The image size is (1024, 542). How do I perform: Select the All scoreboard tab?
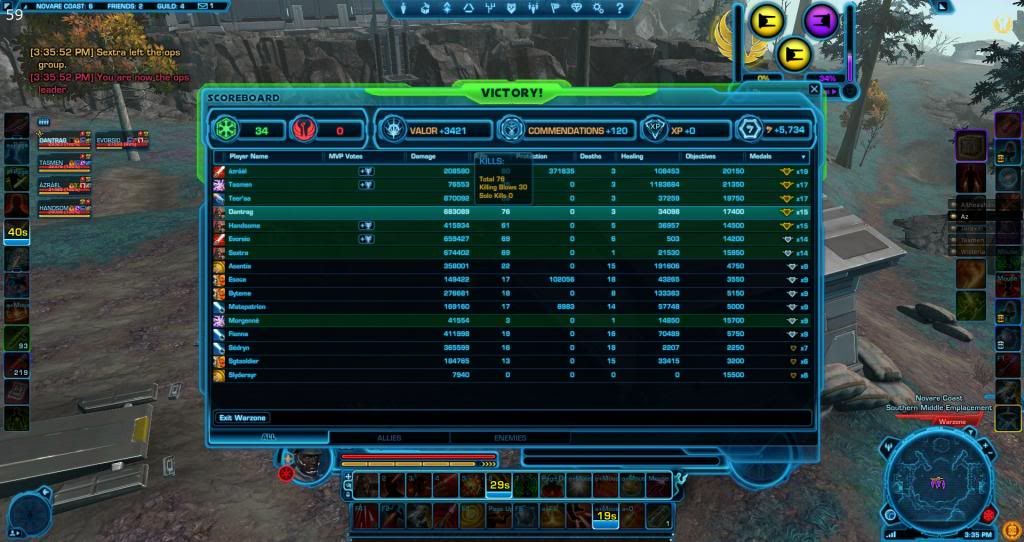tap(269, 437)
